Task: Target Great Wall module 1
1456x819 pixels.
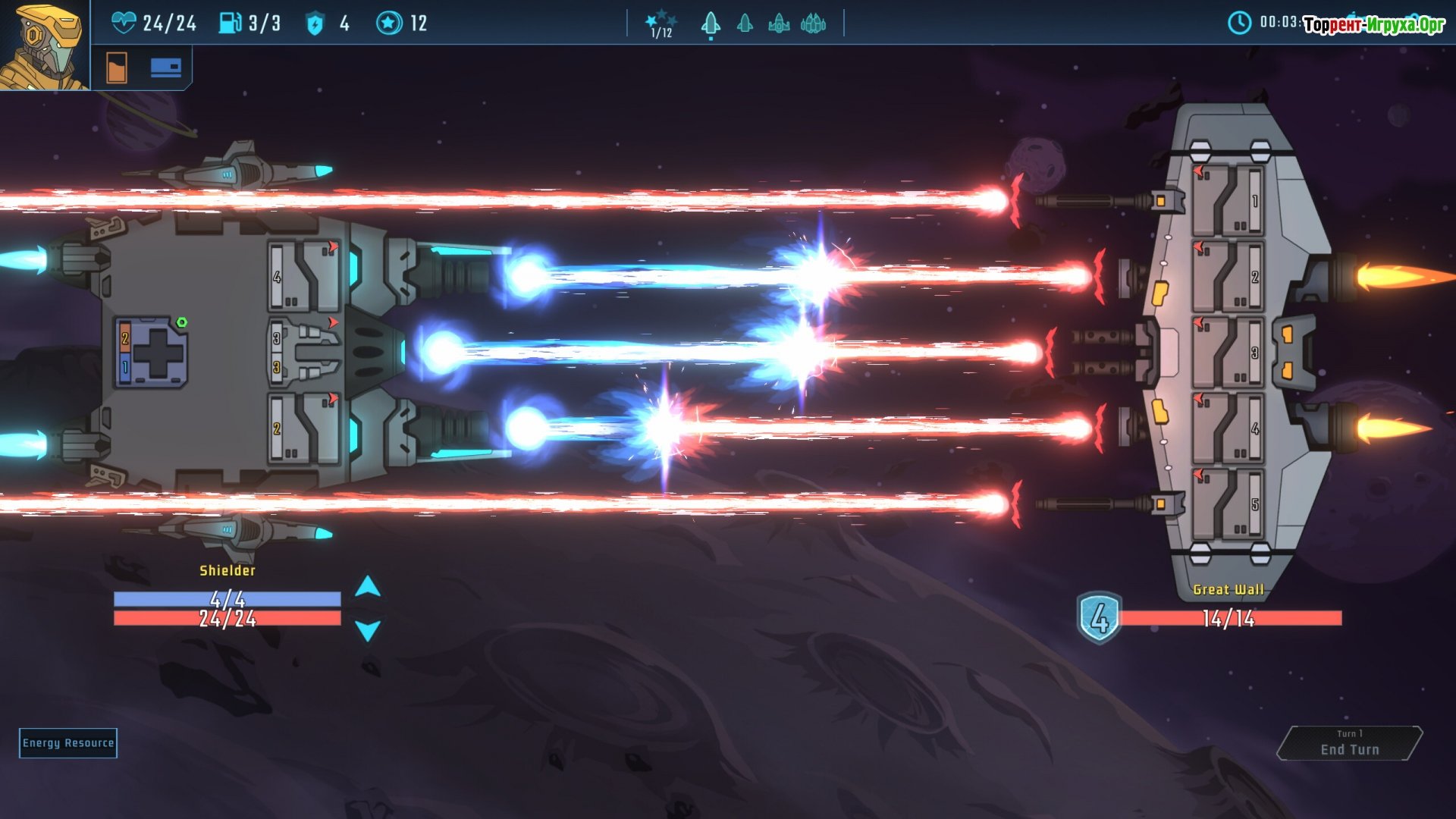Action: pos(1227,201)
